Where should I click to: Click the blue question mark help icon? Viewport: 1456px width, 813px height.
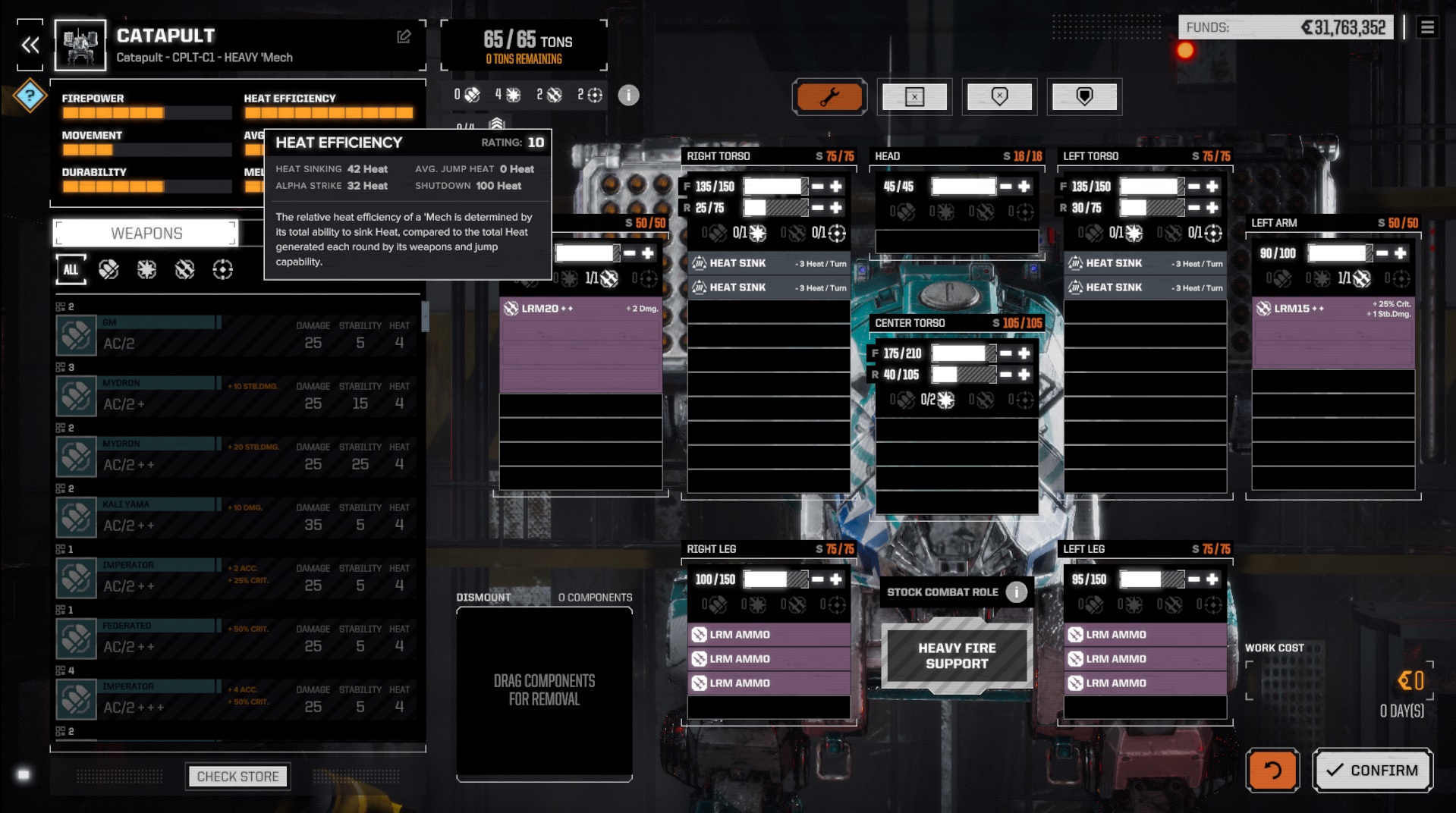pyautogui.click(x=30, y=96)
